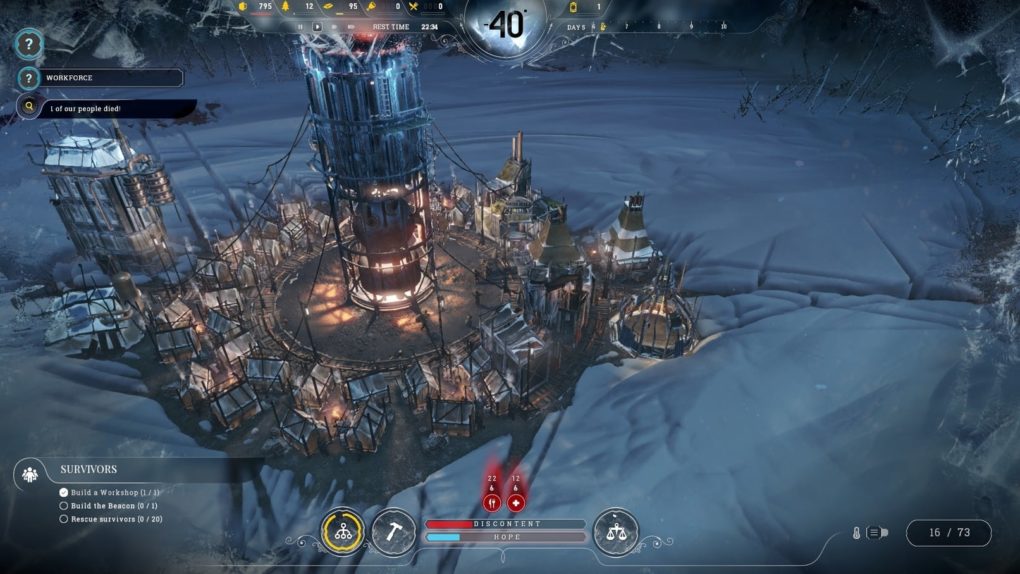Open the Book of Laws scales button
This screenshot has width=1020, height=574.
pos(616,532)
